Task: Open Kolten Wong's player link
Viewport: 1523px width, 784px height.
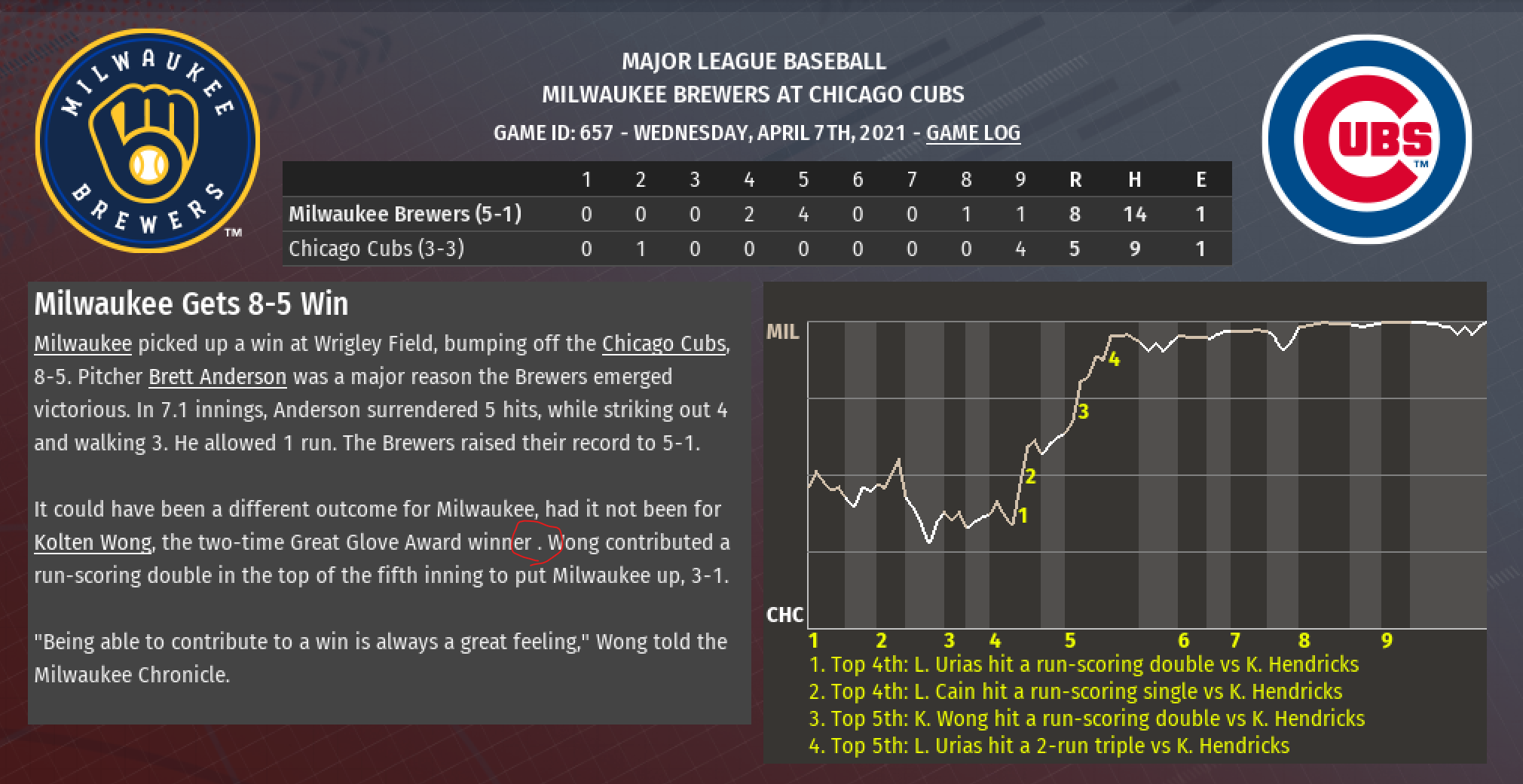Action: pyautogui.click(x=93, y=542)
